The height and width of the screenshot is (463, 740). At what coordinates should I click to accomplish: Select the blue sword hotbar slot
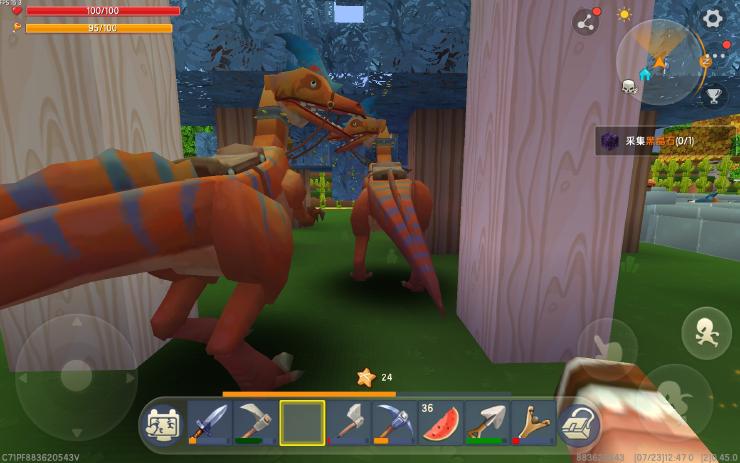click(209, 423)
